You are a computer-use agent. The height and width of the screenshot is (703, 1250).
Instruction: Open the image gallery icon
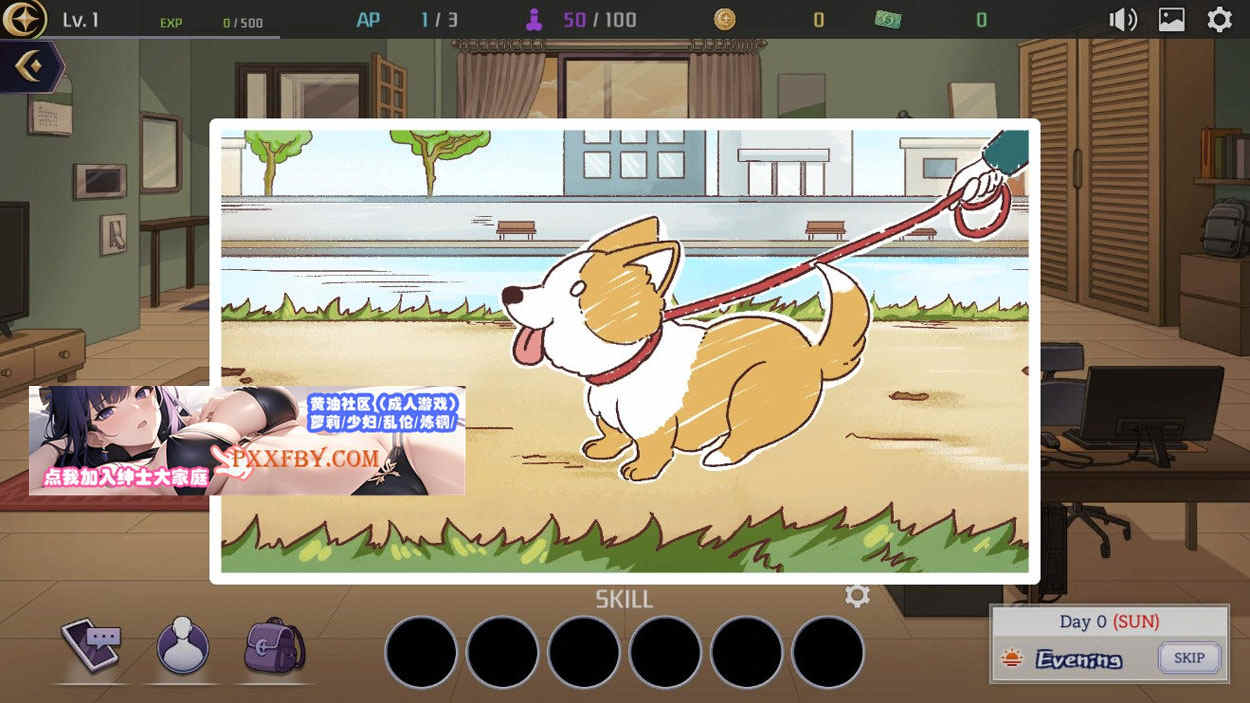coord(1172,19)
